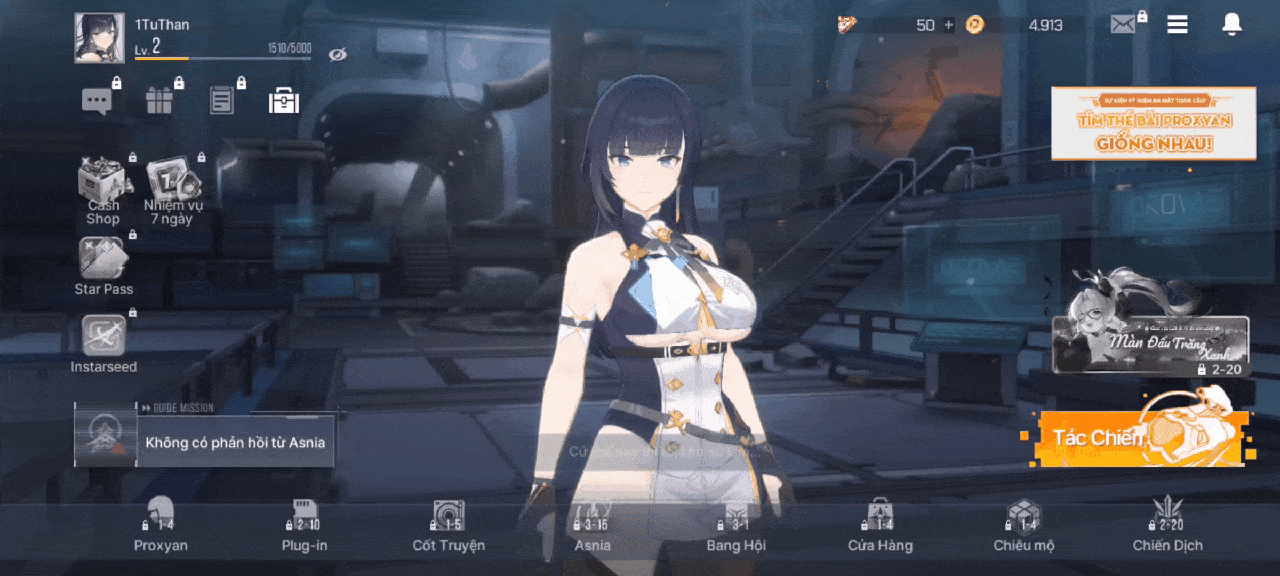Open the notifications bell
Screen dimensions: 1280x576
[x=1232, y=25]
